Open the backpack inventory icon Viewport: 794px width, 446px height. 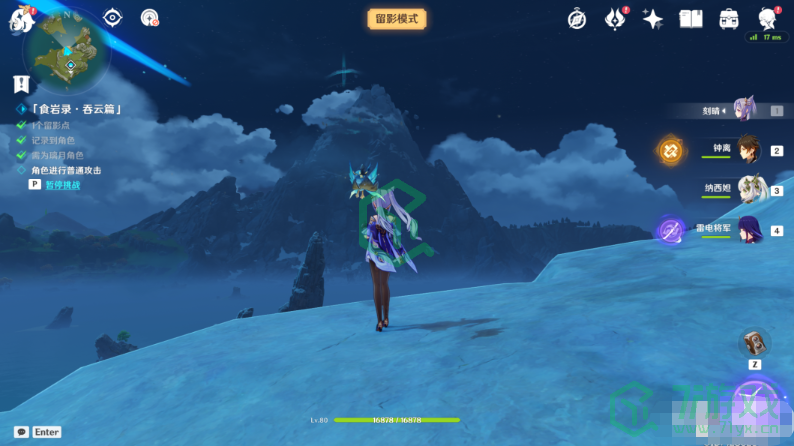(729, 18)
